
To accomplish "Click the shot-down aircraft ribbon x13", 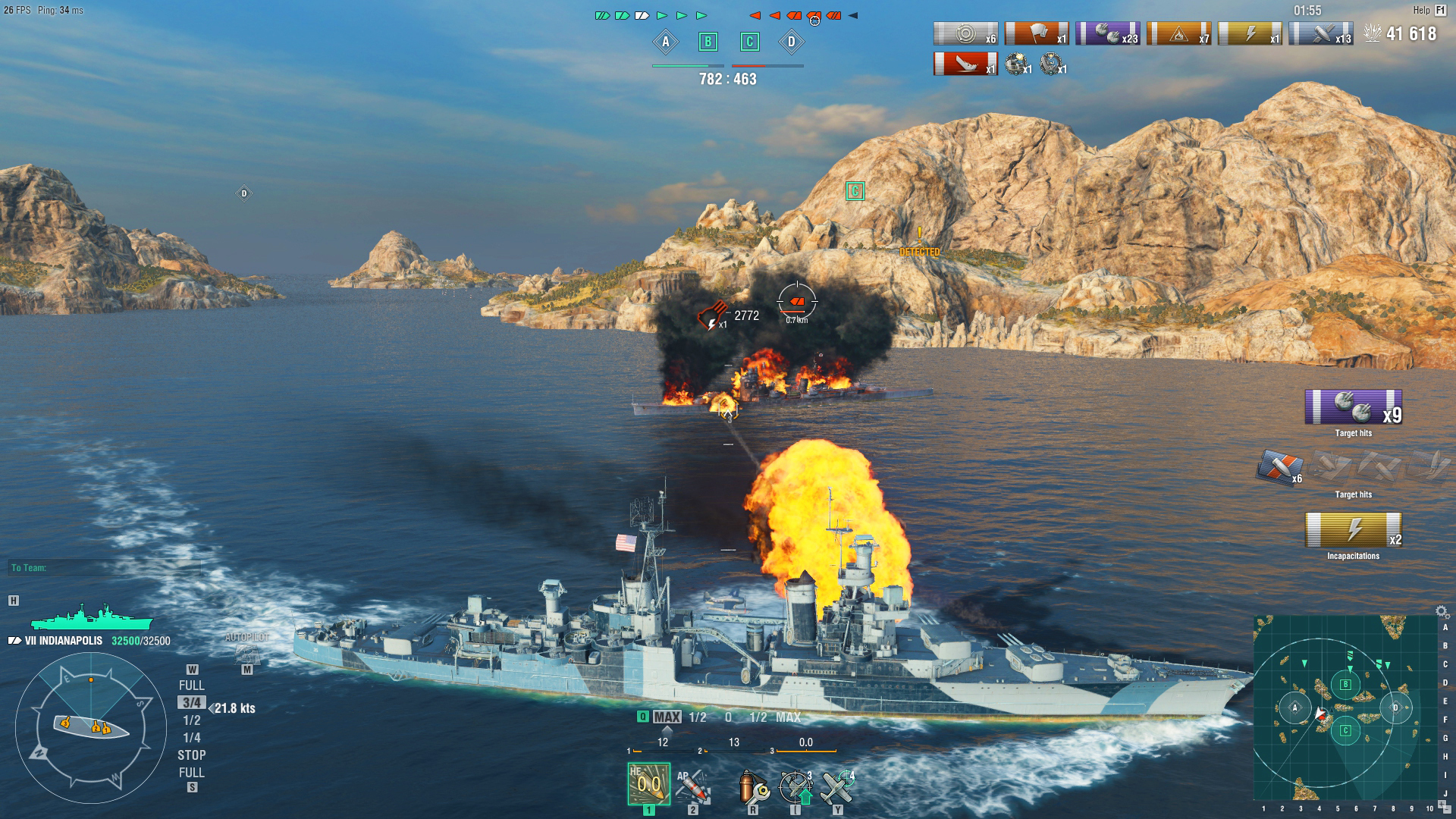I will [x=1323, y=33].
